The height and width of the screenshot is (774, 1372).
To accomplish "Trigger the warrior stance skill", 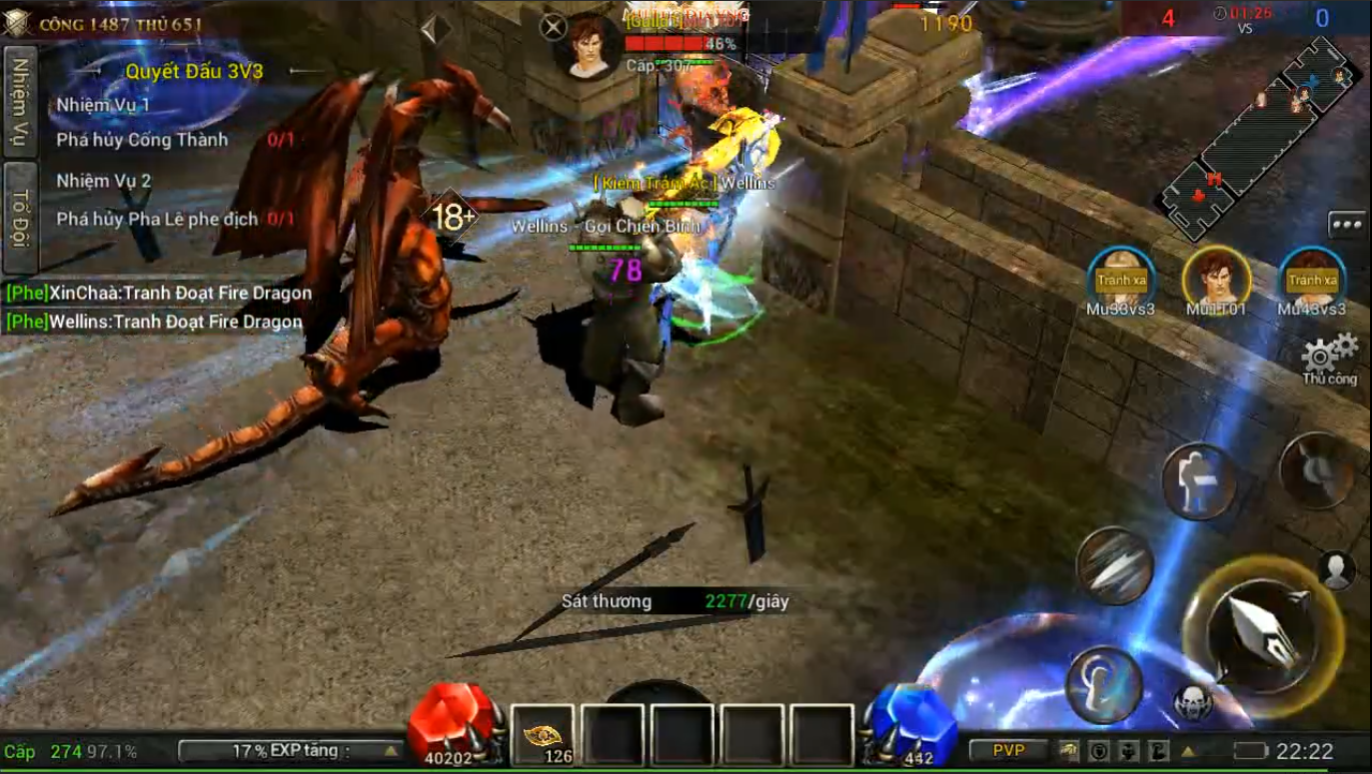I will (1198, 481).
